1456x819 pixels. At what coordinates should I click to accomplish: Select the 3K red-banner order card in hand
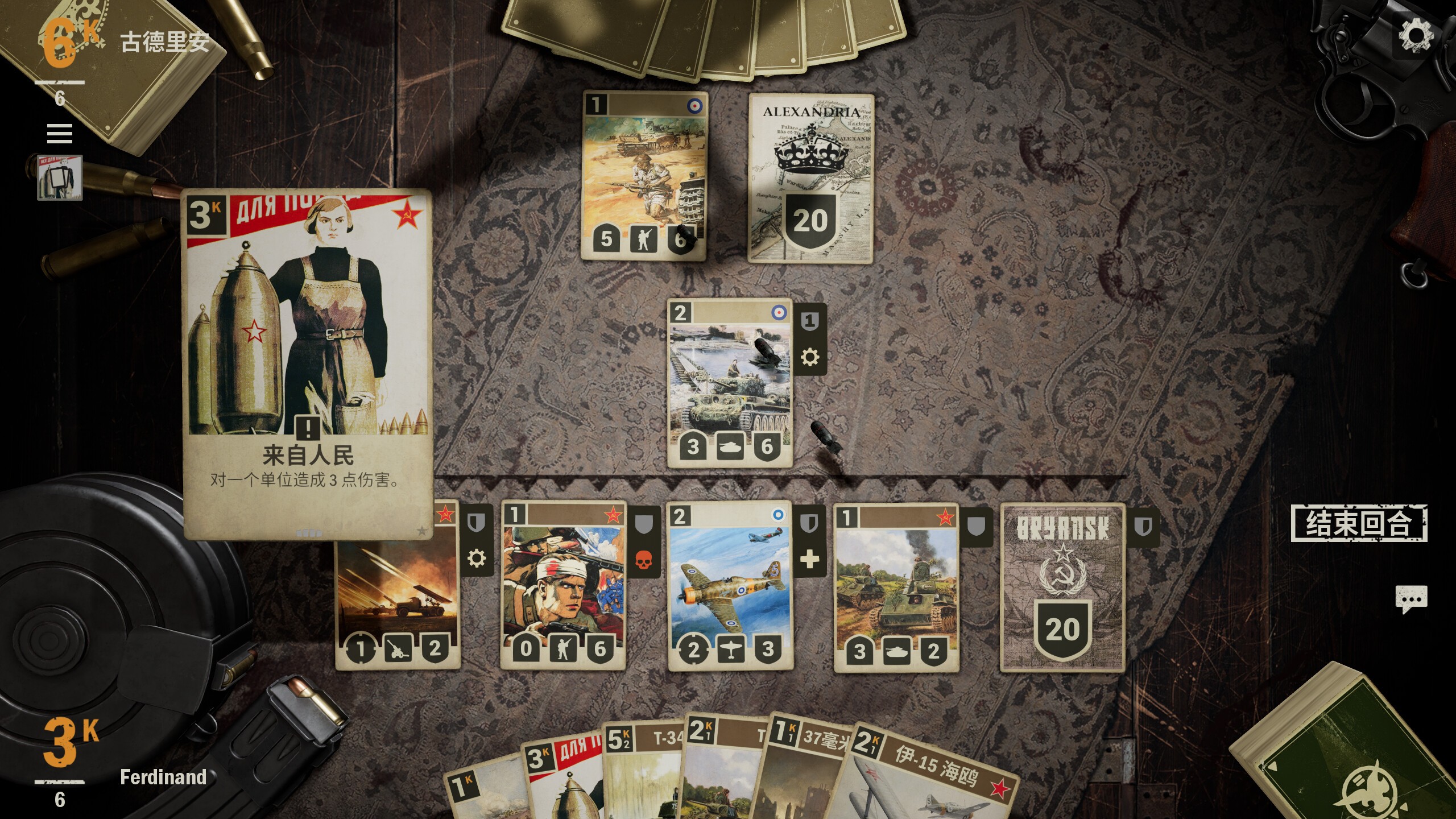[x=563, y=779]
